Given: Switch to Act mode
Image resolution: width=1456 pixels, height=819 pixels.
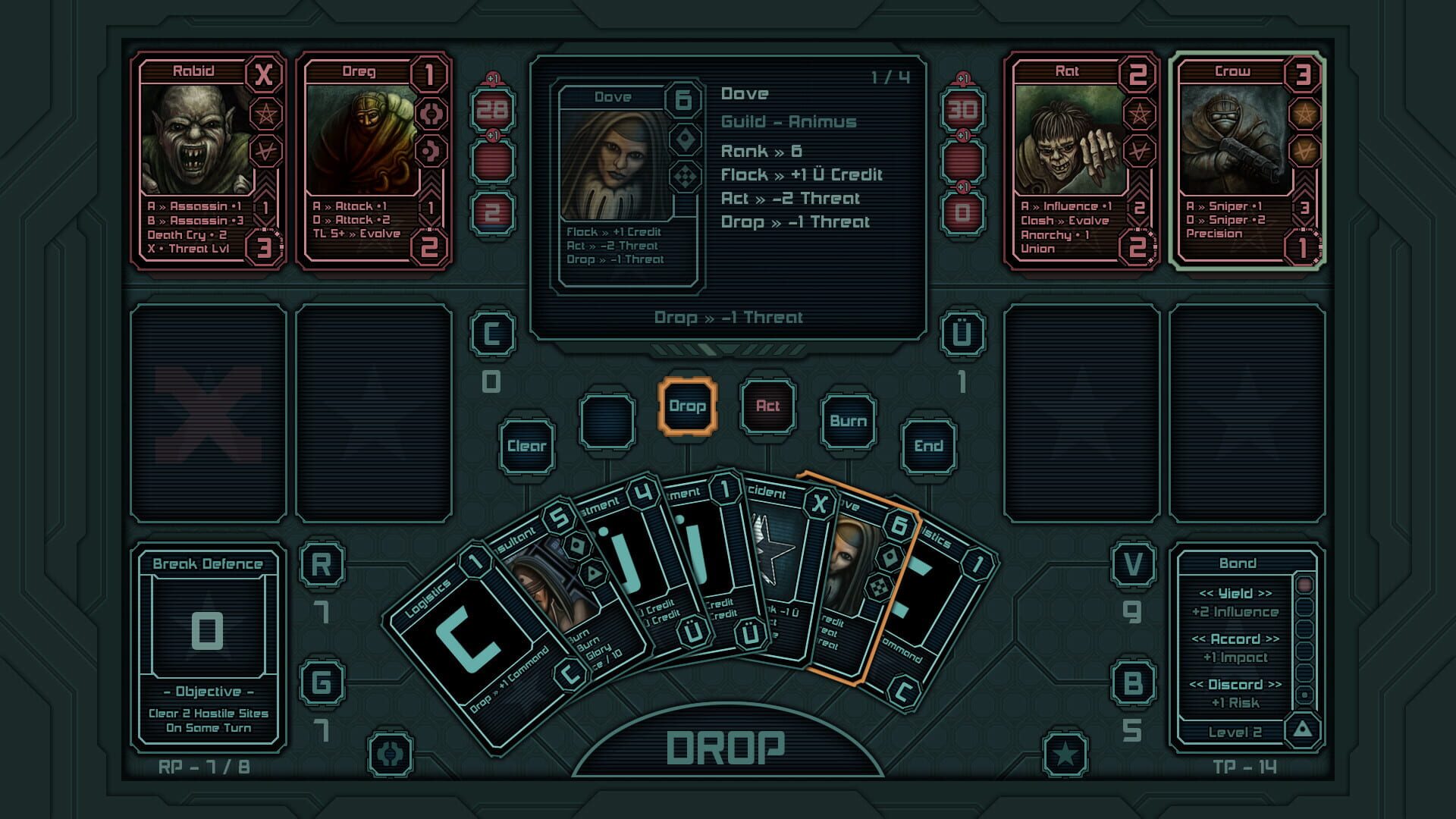Looking at the screenshot, I should point(767,406).
